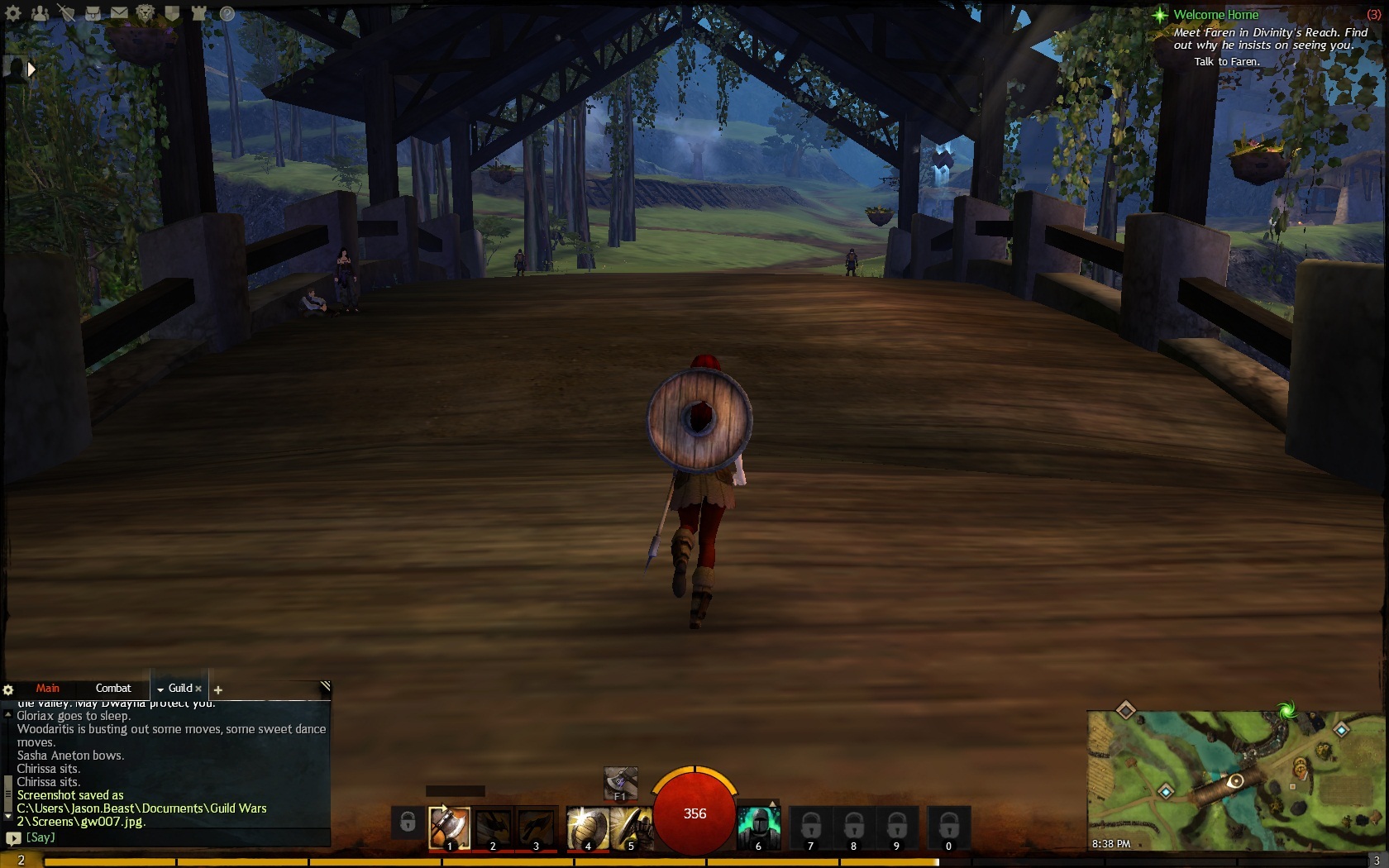Select the Welcome Home story objective
This screenshot has height=868, width=1389.
tap(1215, 15)
